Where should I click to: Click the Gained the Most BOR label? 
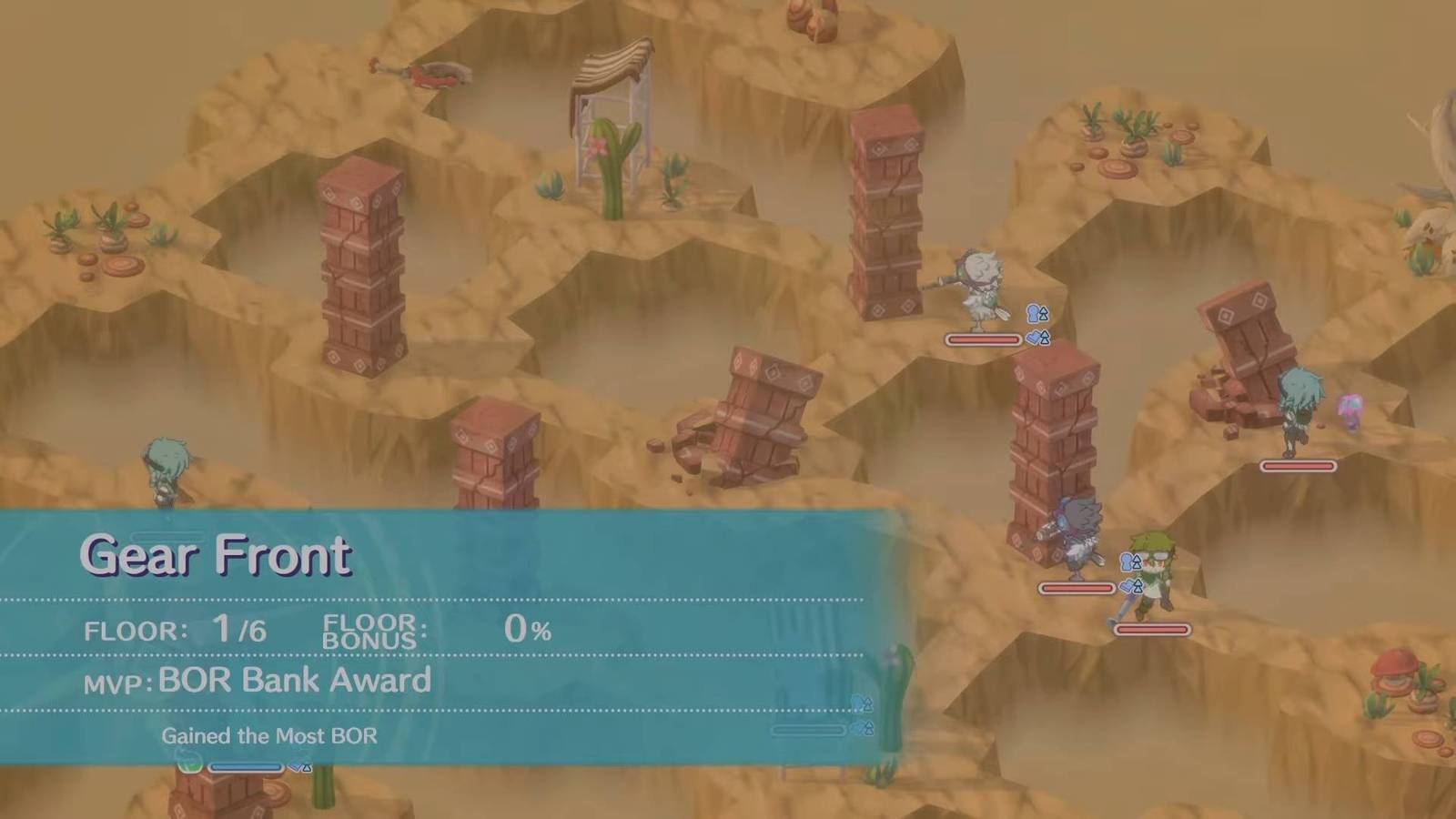[270, 737]
